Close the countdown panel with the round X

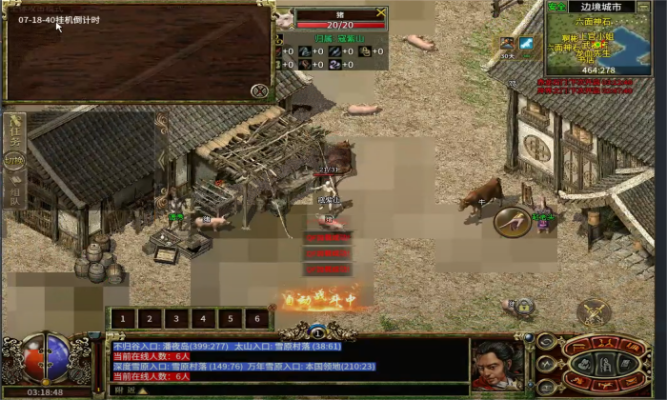259,91
